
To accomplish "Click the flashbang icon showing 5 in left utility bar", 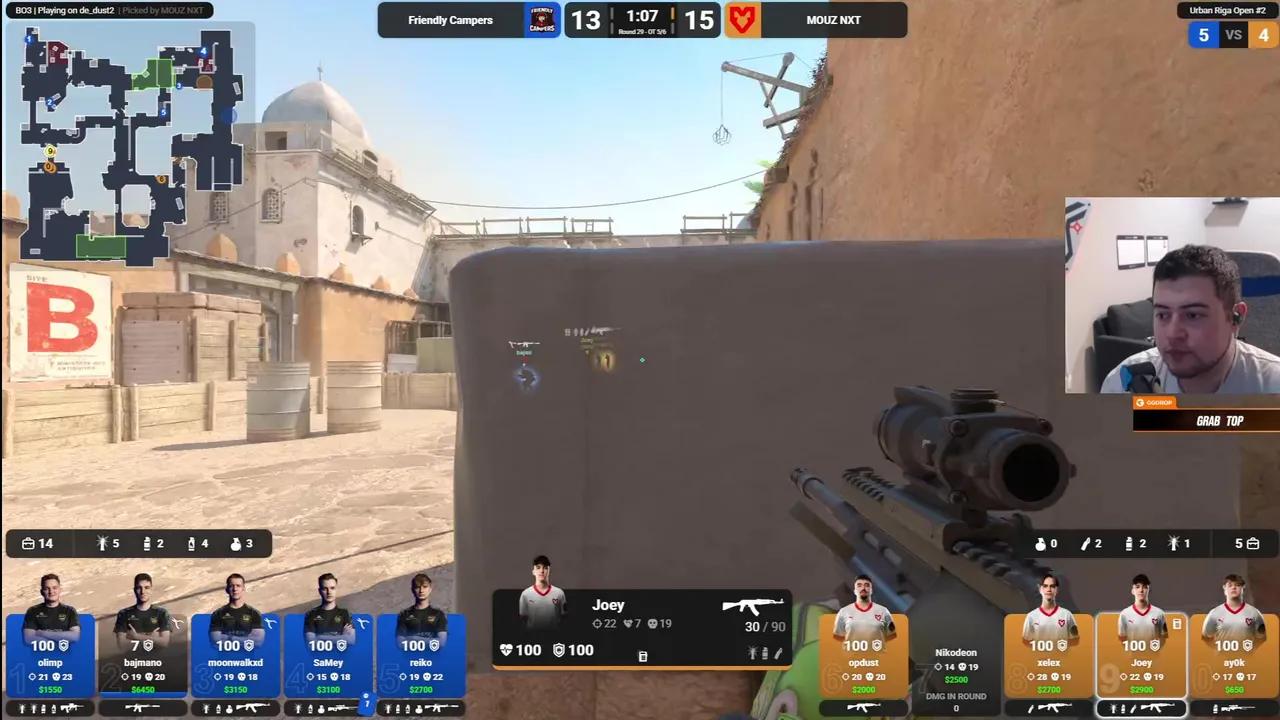I will (102, 544).
